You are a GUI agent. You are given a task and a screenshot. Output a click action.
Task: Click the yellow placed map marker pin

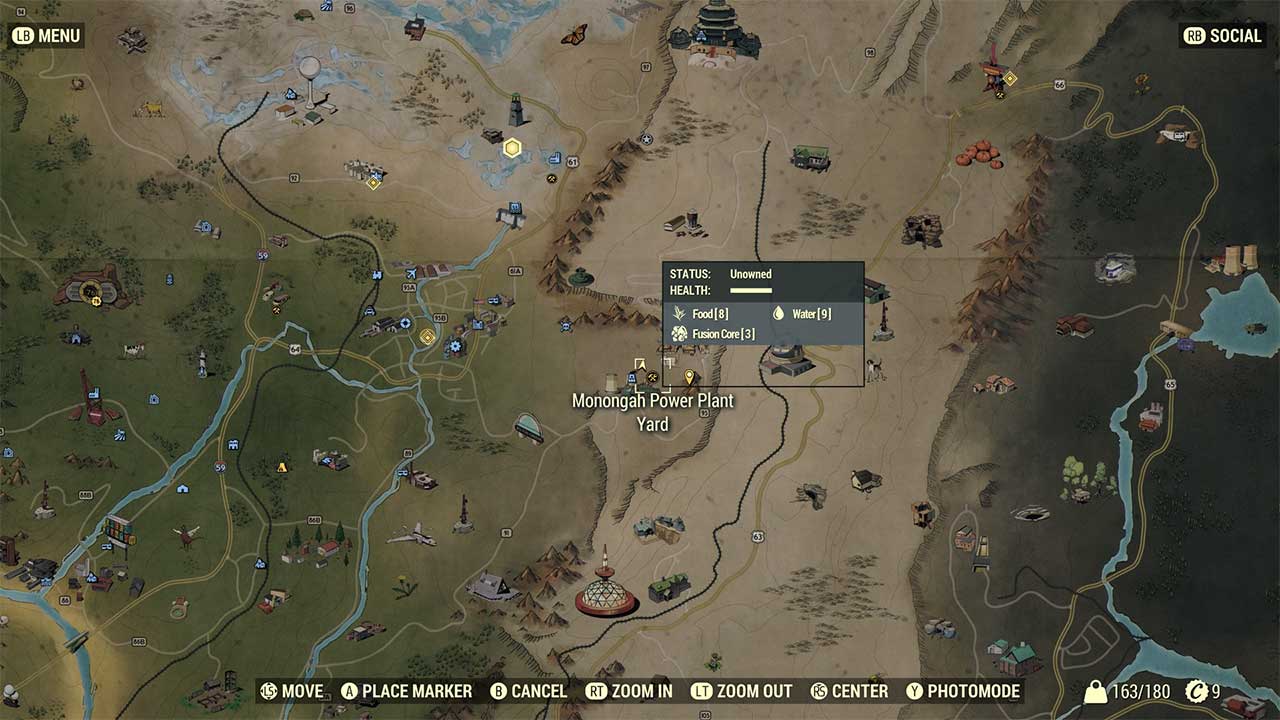coord(690,377)
